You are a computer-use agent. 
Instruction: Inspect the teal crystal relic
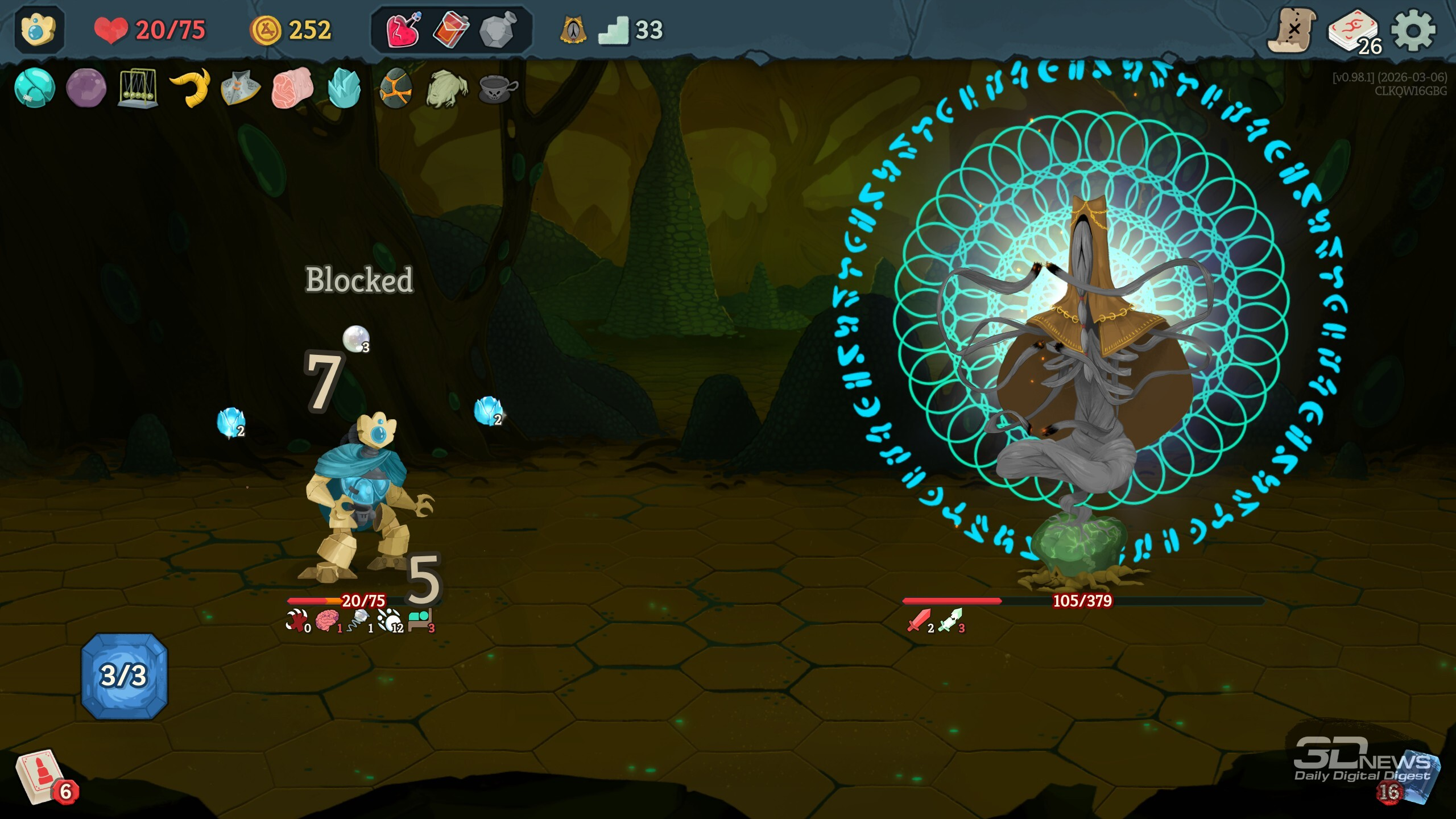[x=344, y=88]
